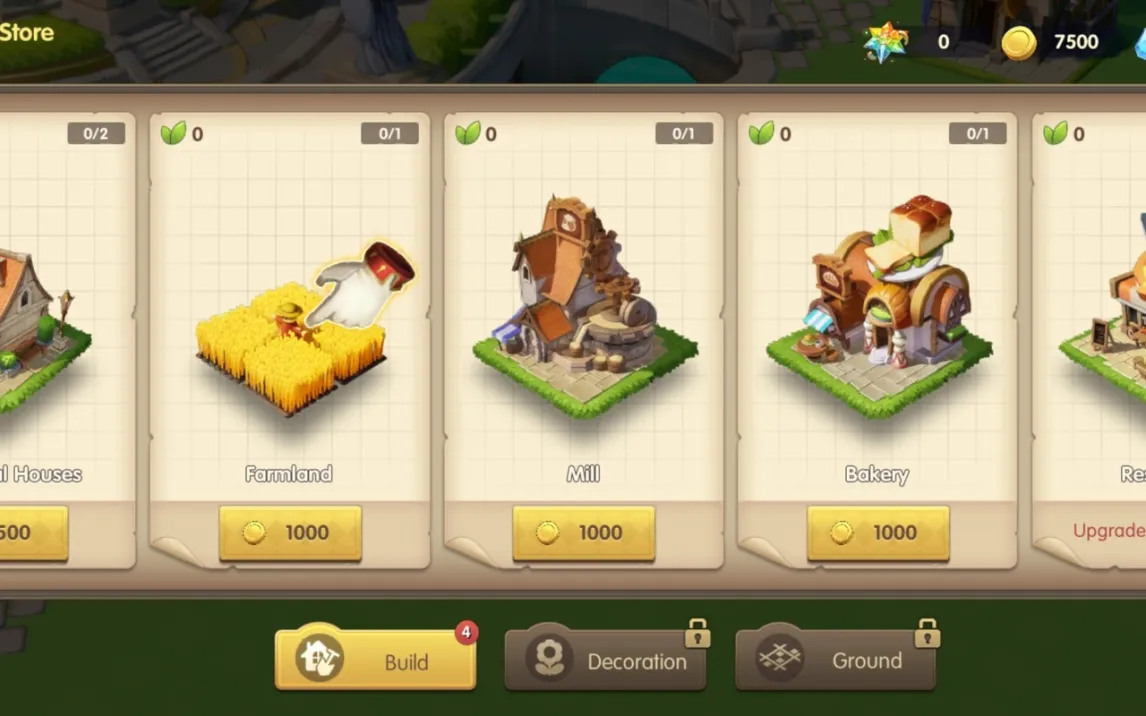Viewport: 1146px width, 716px height.
Task: Buy Farmland for 1000 coins
Action: (290, 533)
